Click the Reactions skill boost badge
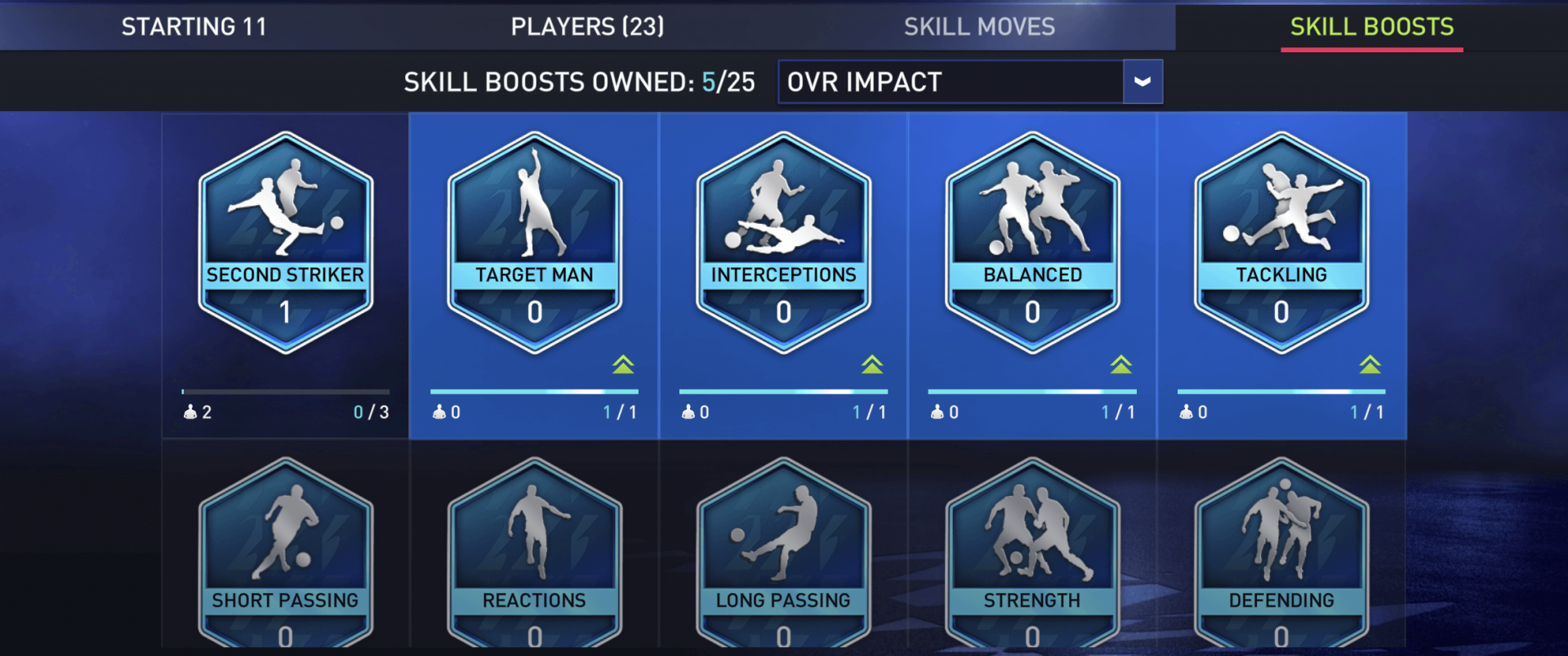The height and width of the screenshot is (656, 1568). click(533, 556)
